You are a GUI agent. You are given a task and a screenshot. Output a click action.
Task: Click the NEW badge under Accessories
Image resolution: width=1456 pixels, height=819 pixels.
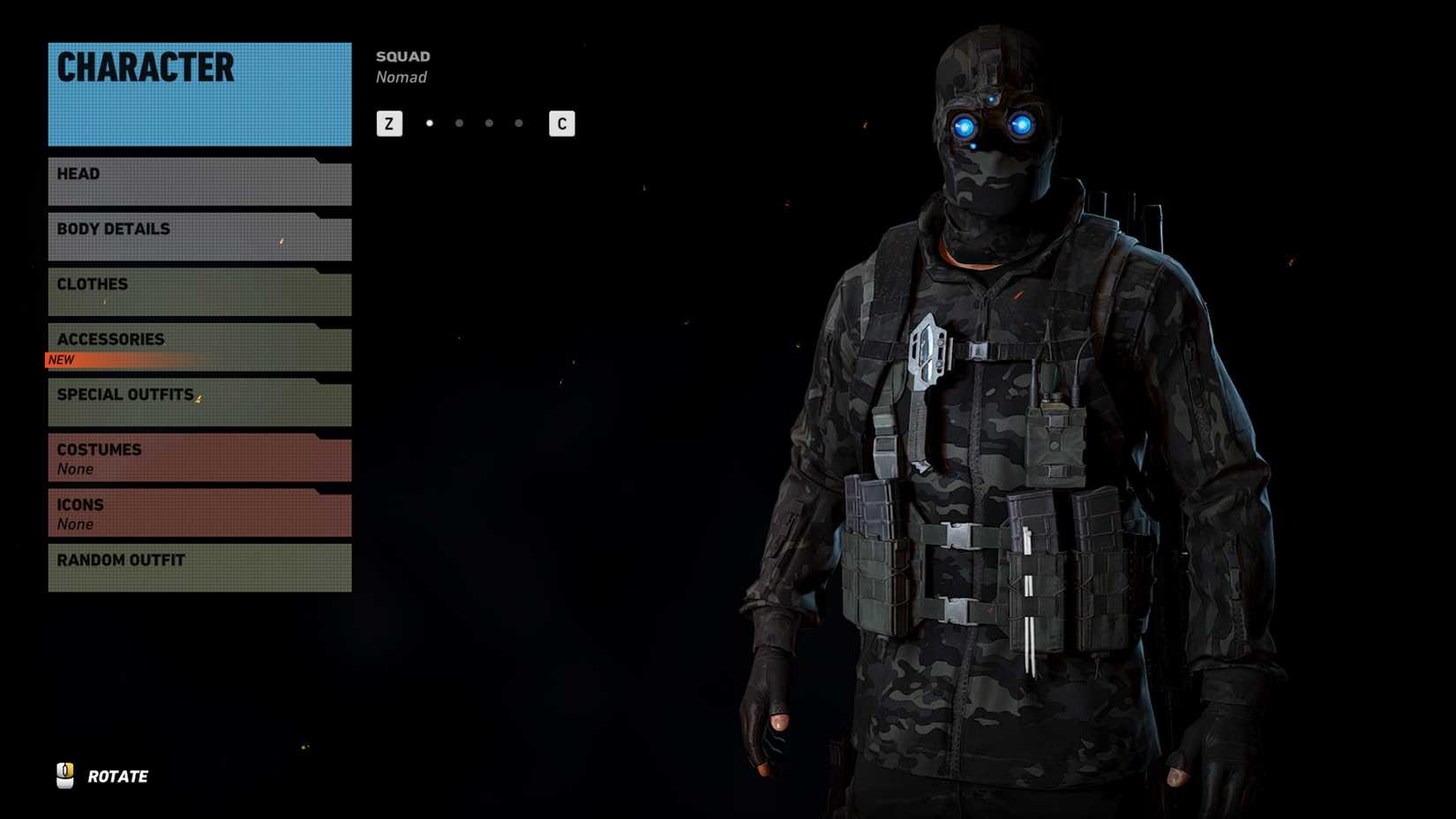pyautogui.click(x=62, y=359)
